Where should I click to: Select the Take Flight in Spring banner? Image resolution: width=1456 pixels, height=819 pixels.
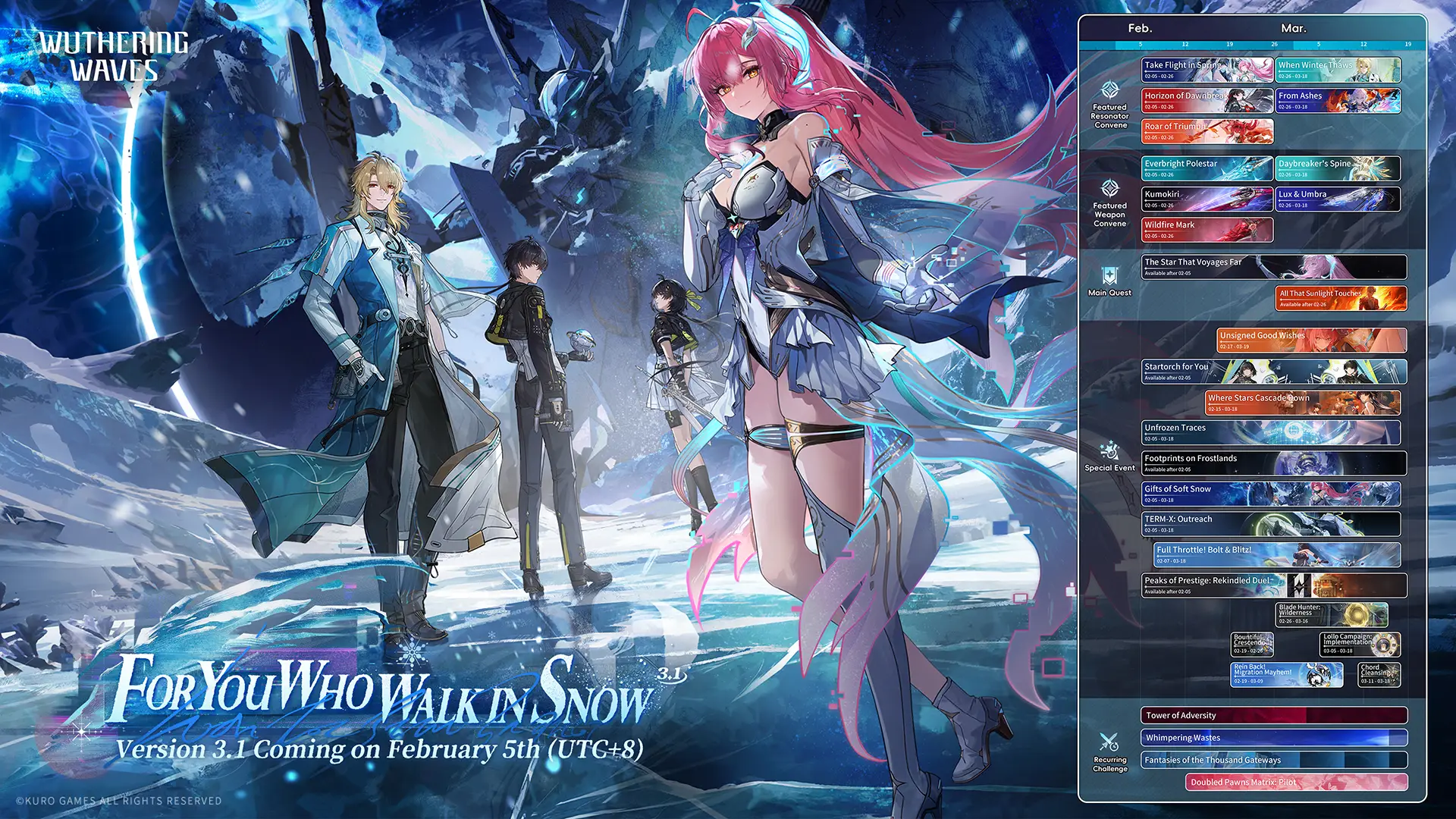[1207, 70]
